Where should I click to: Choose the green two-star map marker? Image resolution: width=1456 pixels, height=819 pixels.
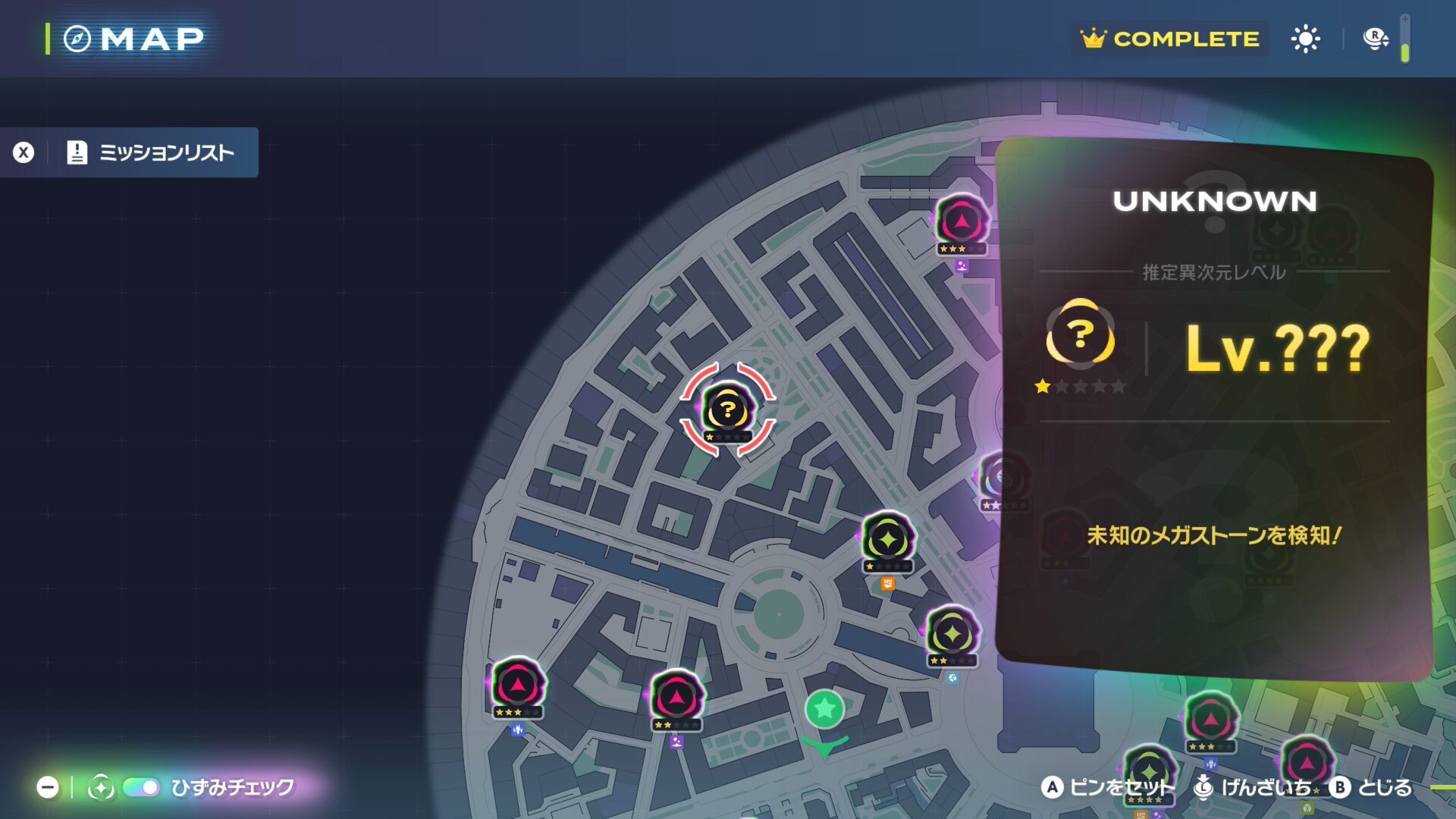pyautogui.click(x=952, y=634)
